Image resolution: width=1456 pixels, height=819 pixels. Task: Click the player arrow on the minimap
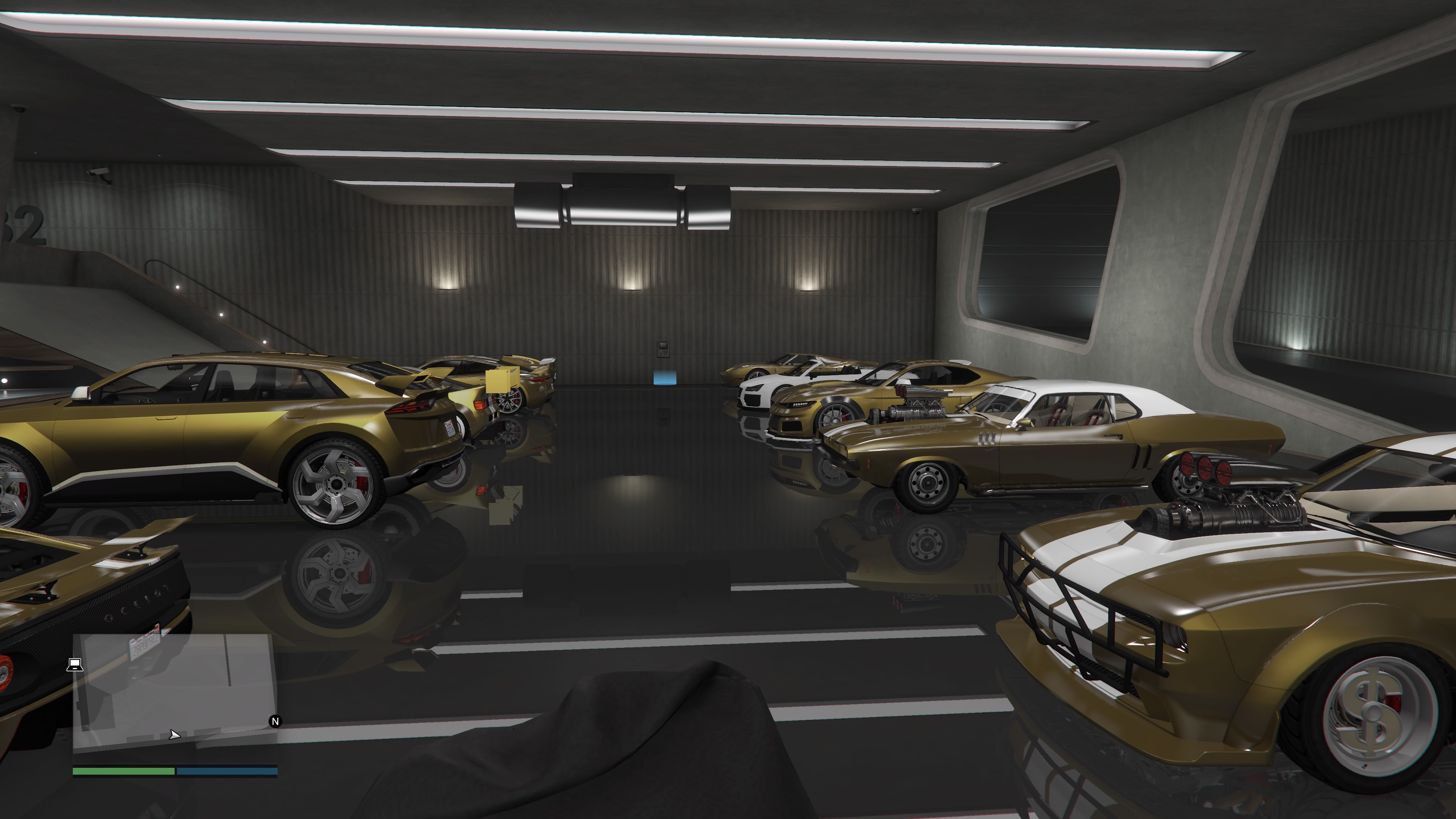pos(174,735)
